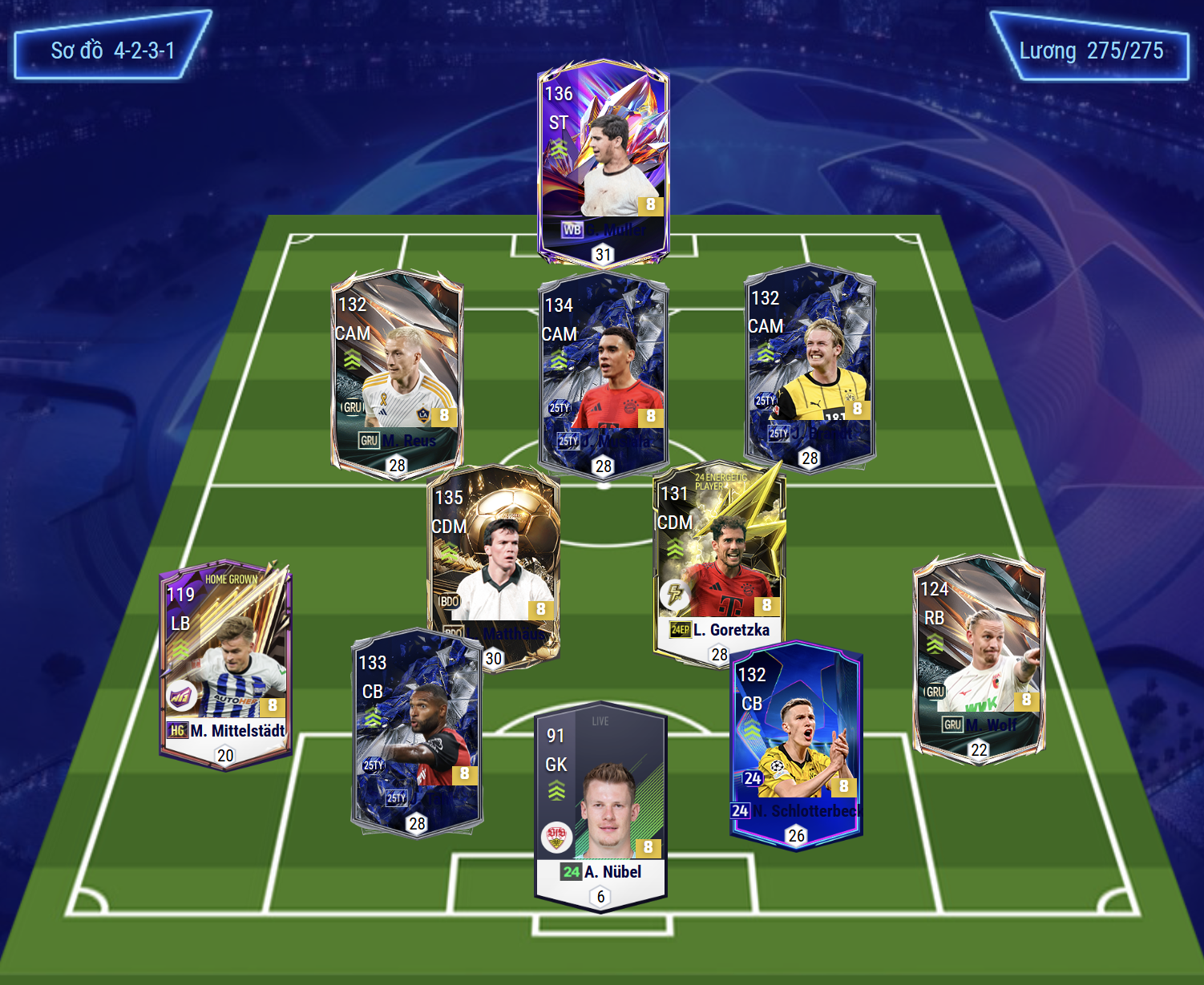Pick the 133 CB defender card
This screenshot has width=1204, height=985.
(x=417, y=731)
